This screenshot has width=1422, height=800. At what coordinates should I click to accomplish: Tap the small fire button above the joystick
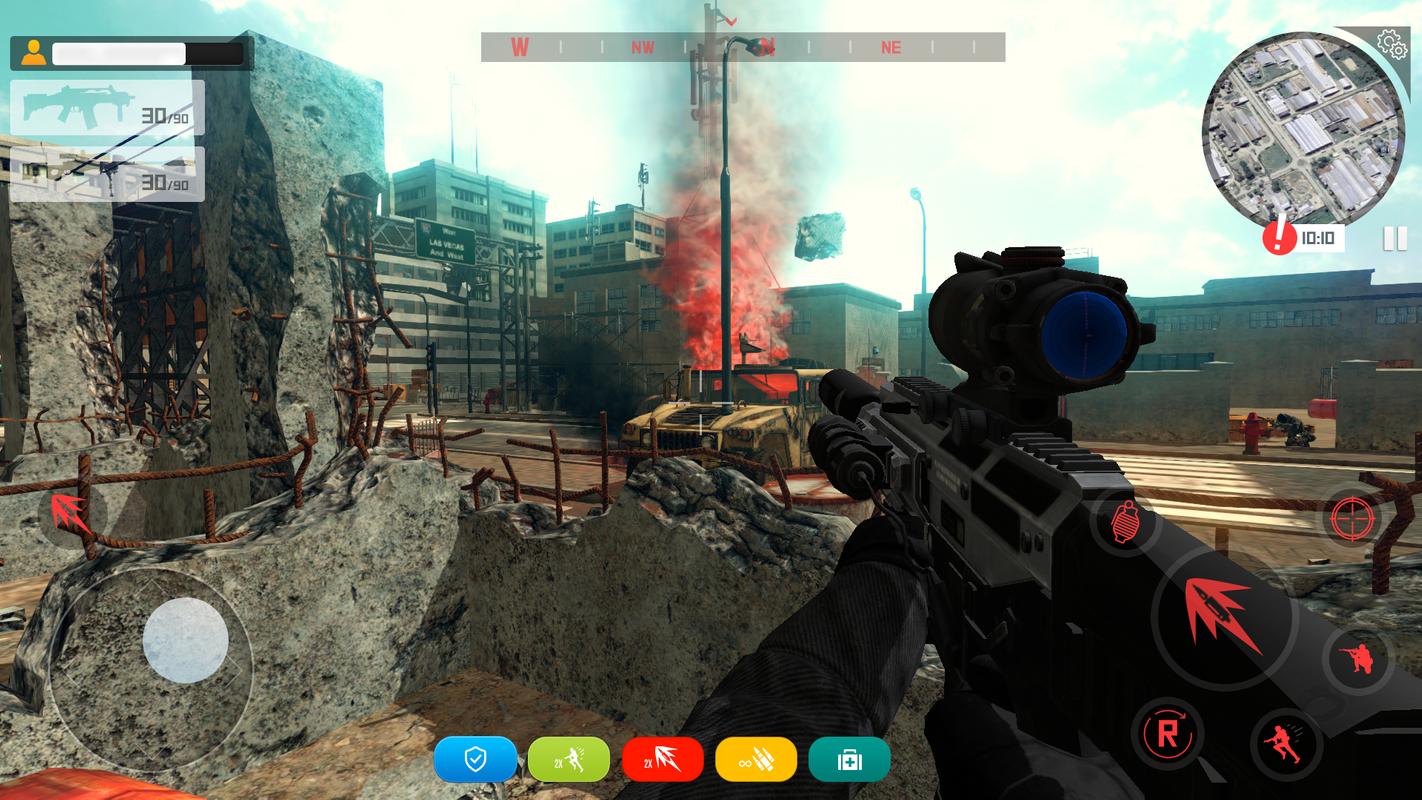point(70,513)
